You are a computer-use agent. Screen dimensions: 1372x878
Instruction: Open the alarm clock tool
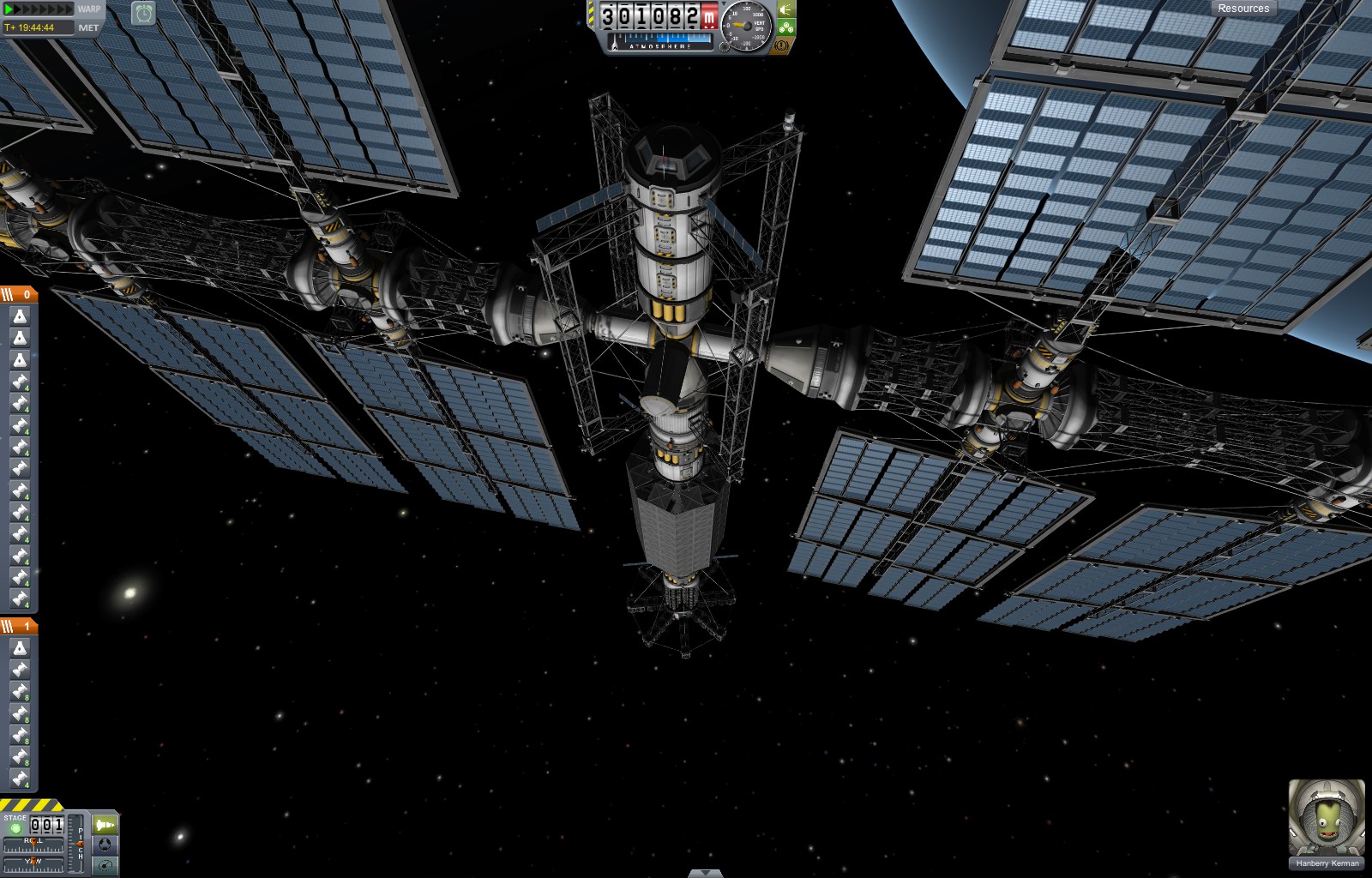pos(143,13)
